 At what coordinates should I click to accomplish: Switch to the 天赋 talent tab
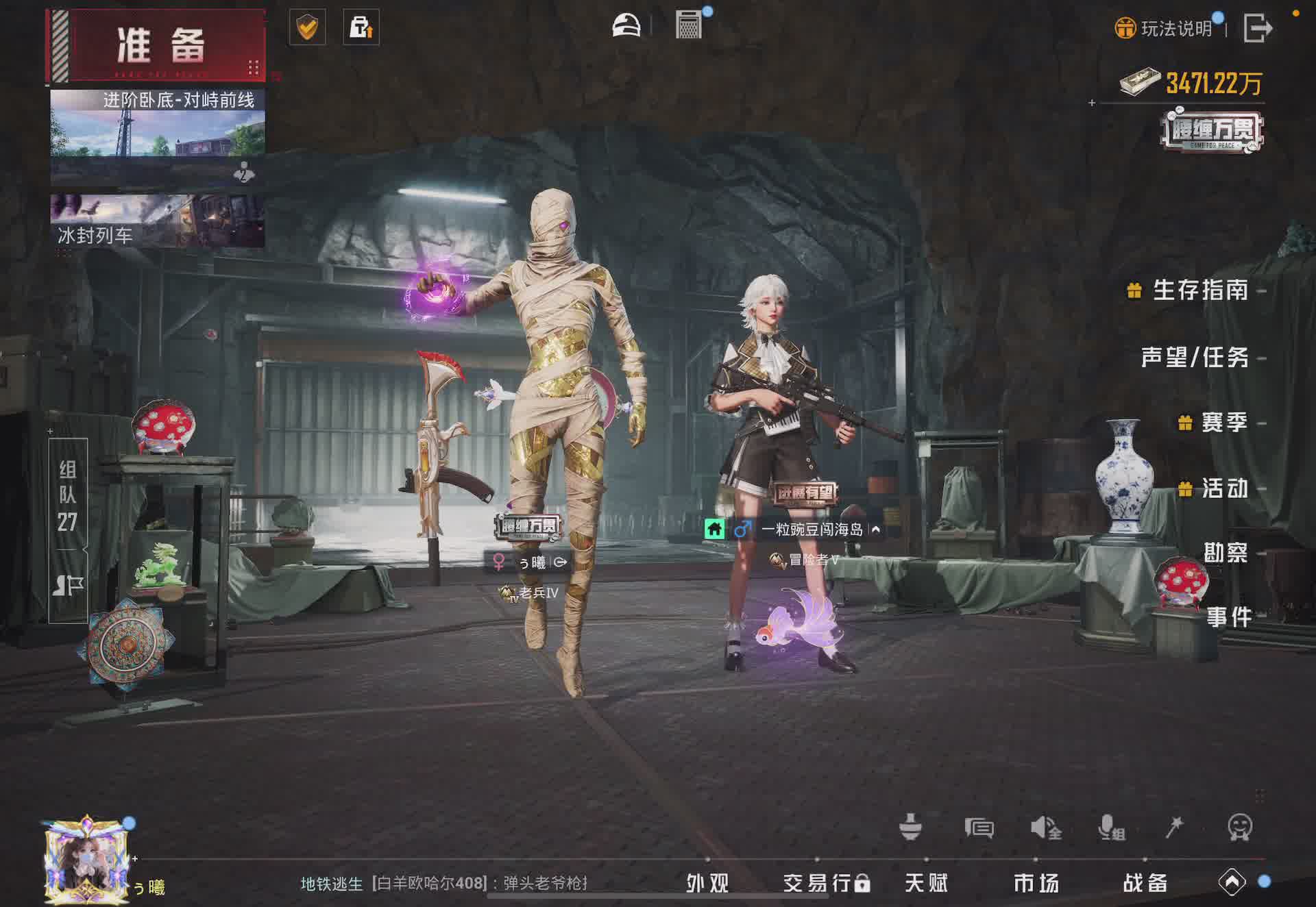926,883
